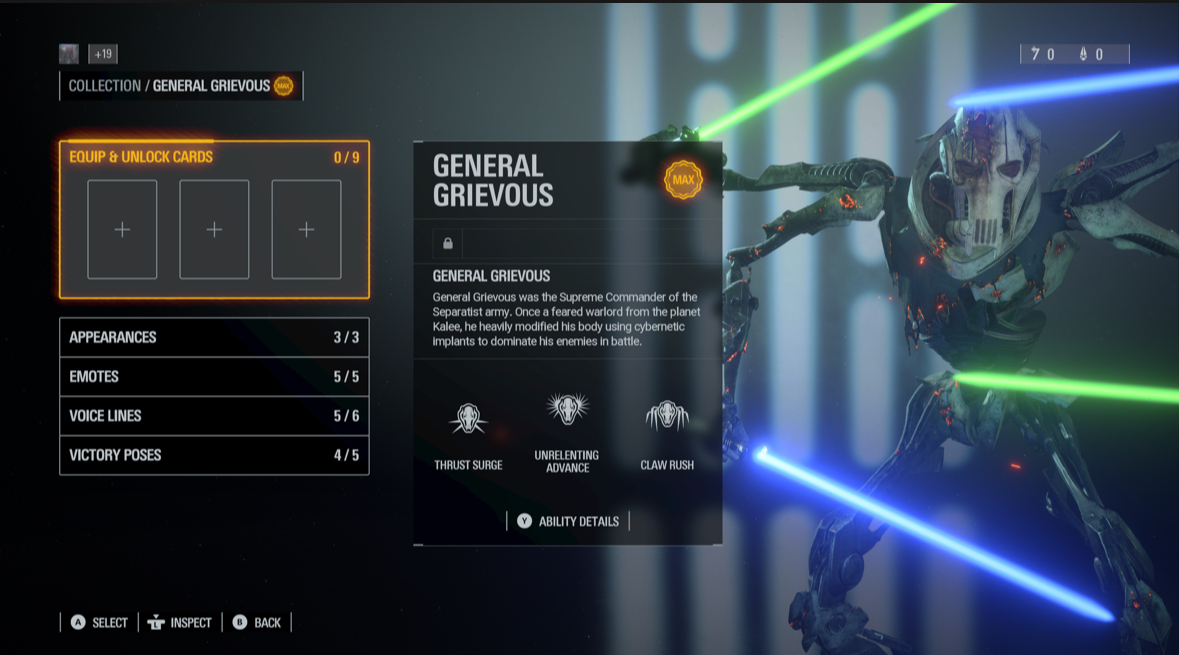
Task: Choose the Claw Rush ability icon
Action: 667,416
